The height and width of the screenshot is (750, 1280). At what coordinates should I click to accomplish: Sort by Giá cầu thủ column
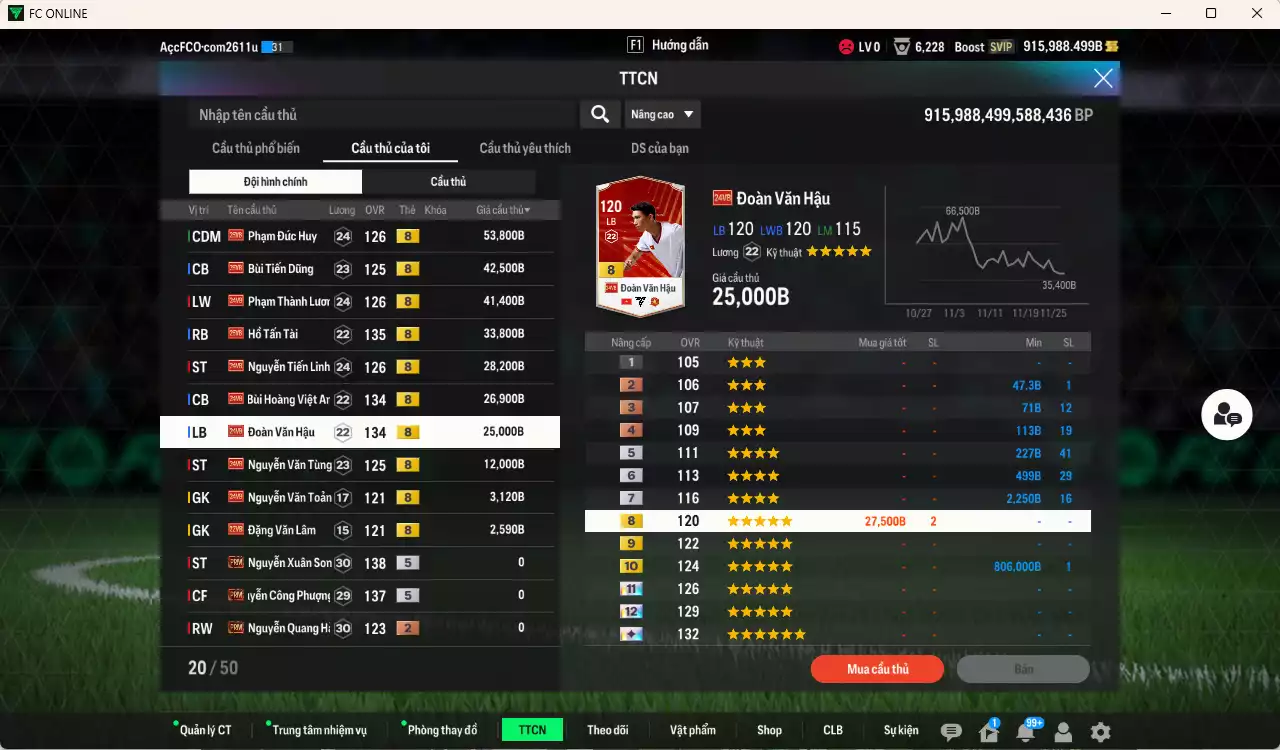pos(503,210)
